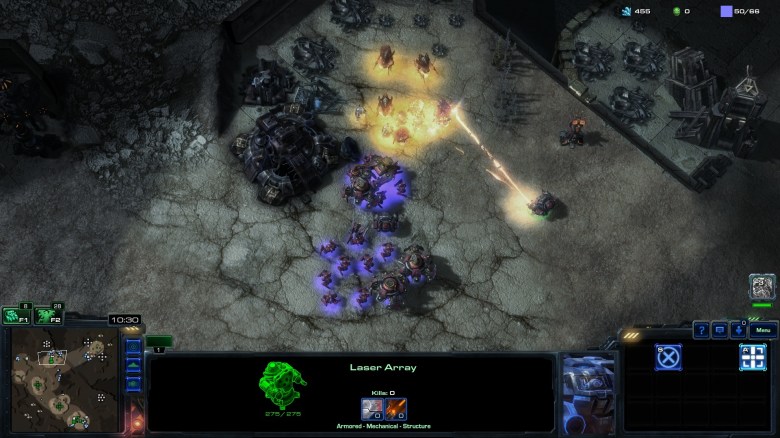The height and width of the screenshot is (438, 780).
Task: Open the help question mark panel
Action: coord(701,330)
